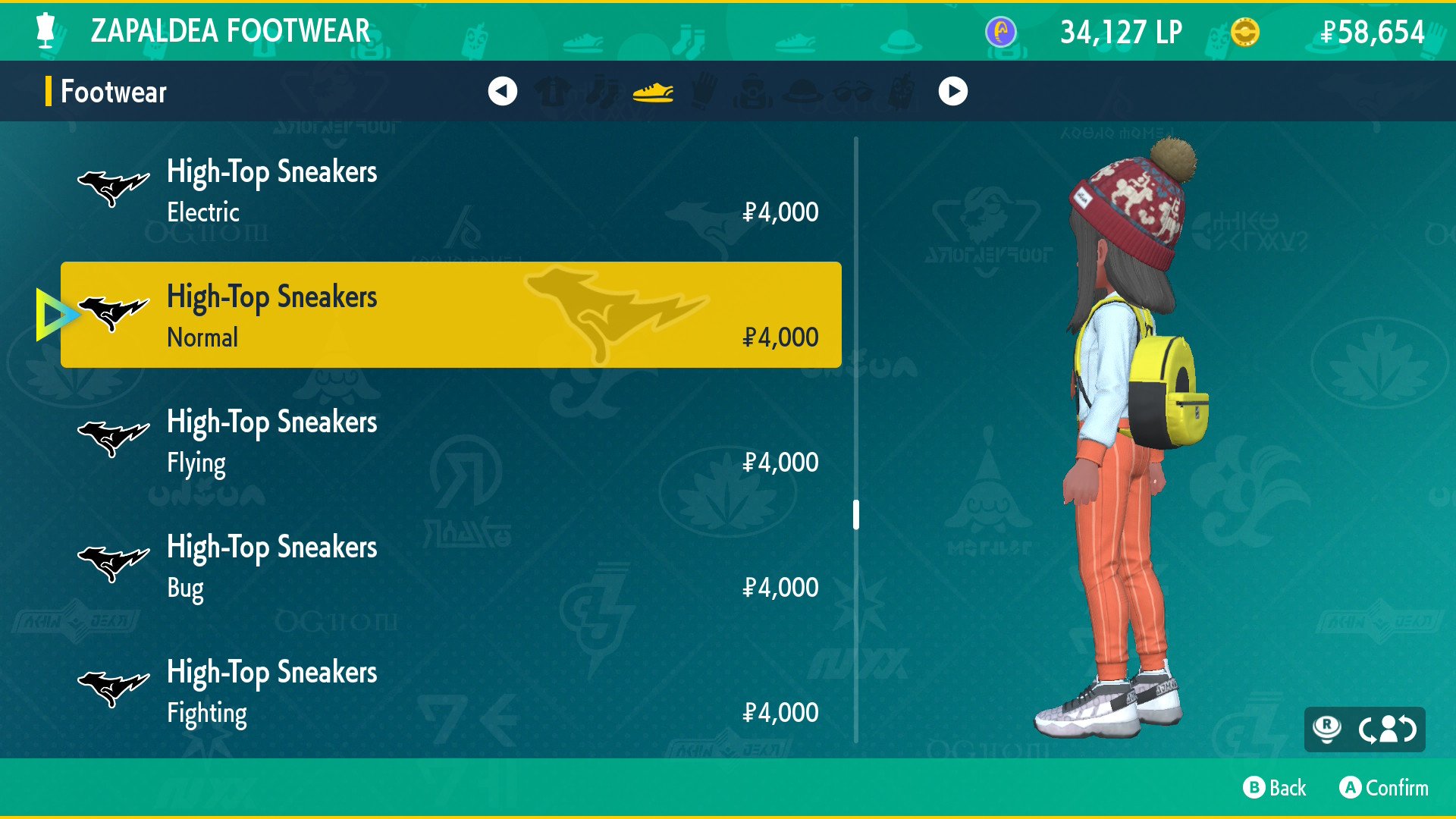Screen dimensions: 1456x819
Task: Click the Back button
Action: [x=1275, y=788]
